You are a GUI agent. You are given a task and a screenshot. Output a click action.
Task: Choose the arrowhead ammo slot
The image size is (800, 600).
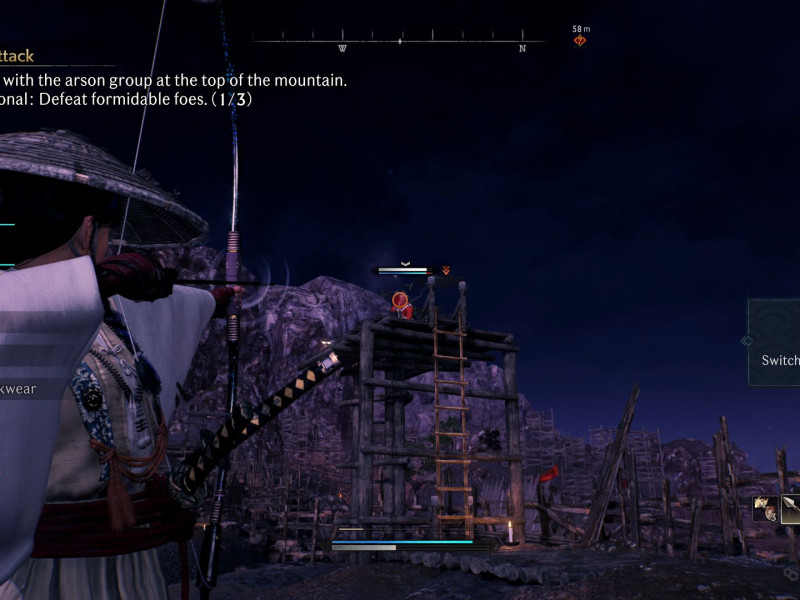click(x=791, y=509)
